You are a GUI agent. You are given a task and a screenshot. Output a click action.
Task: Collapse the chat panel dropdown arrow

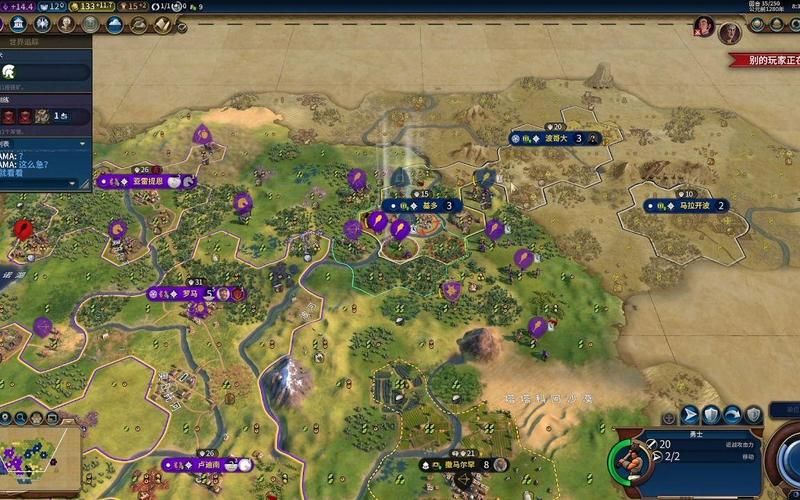tap(71, 183)
